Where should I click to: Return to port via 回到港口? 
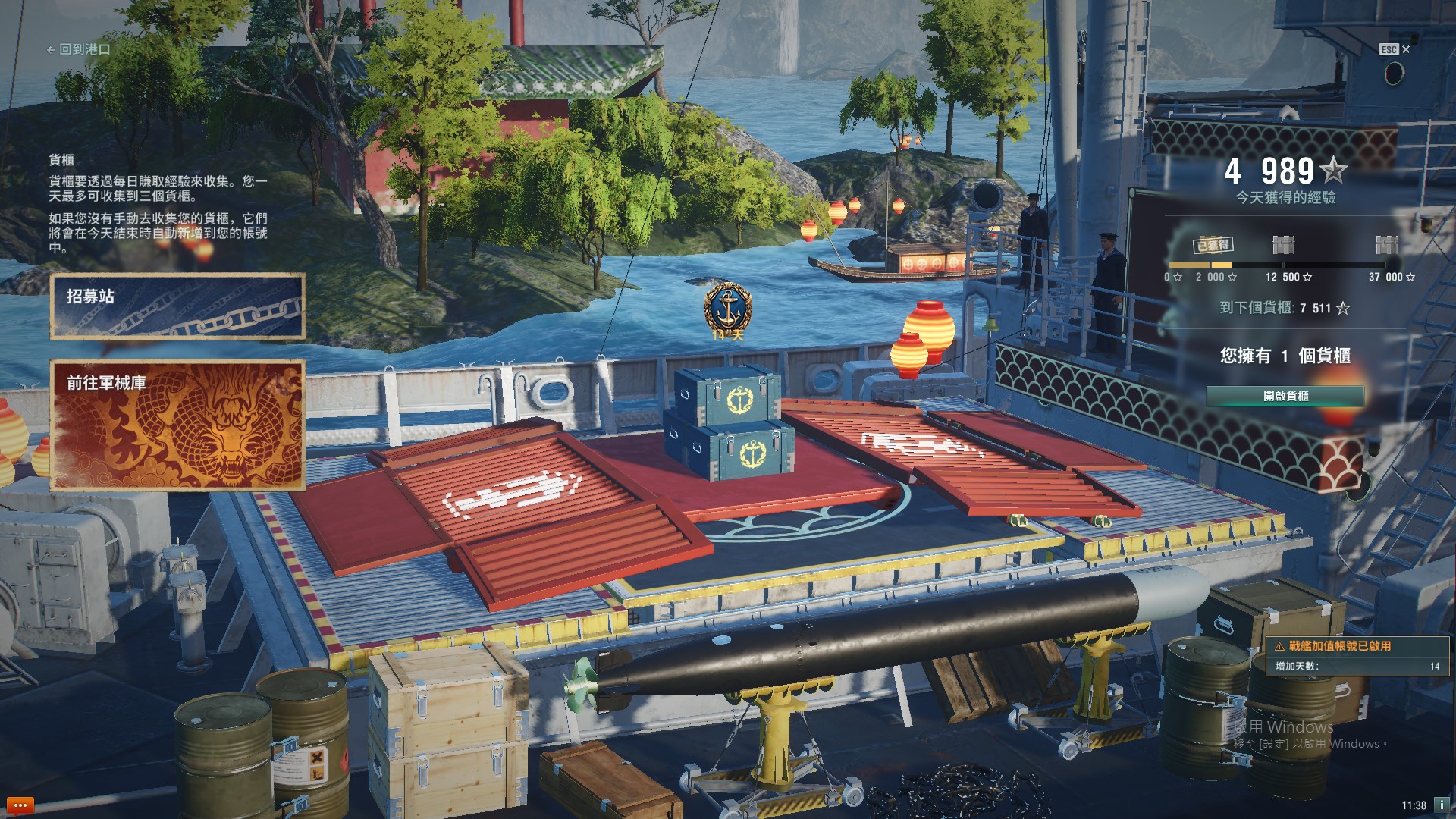[x=79, y=49]
